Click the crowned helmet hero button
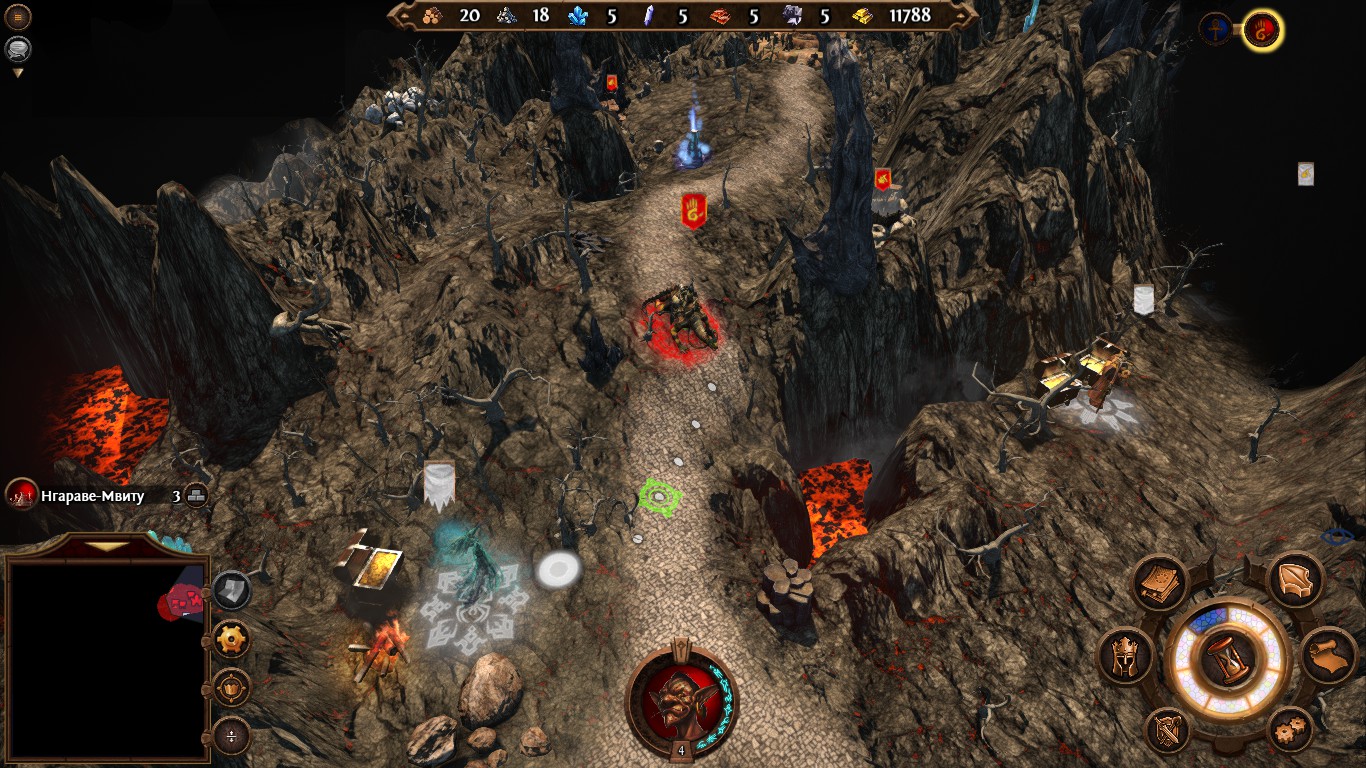This screenshot has height=768, width=1366. click(1126, 656)
